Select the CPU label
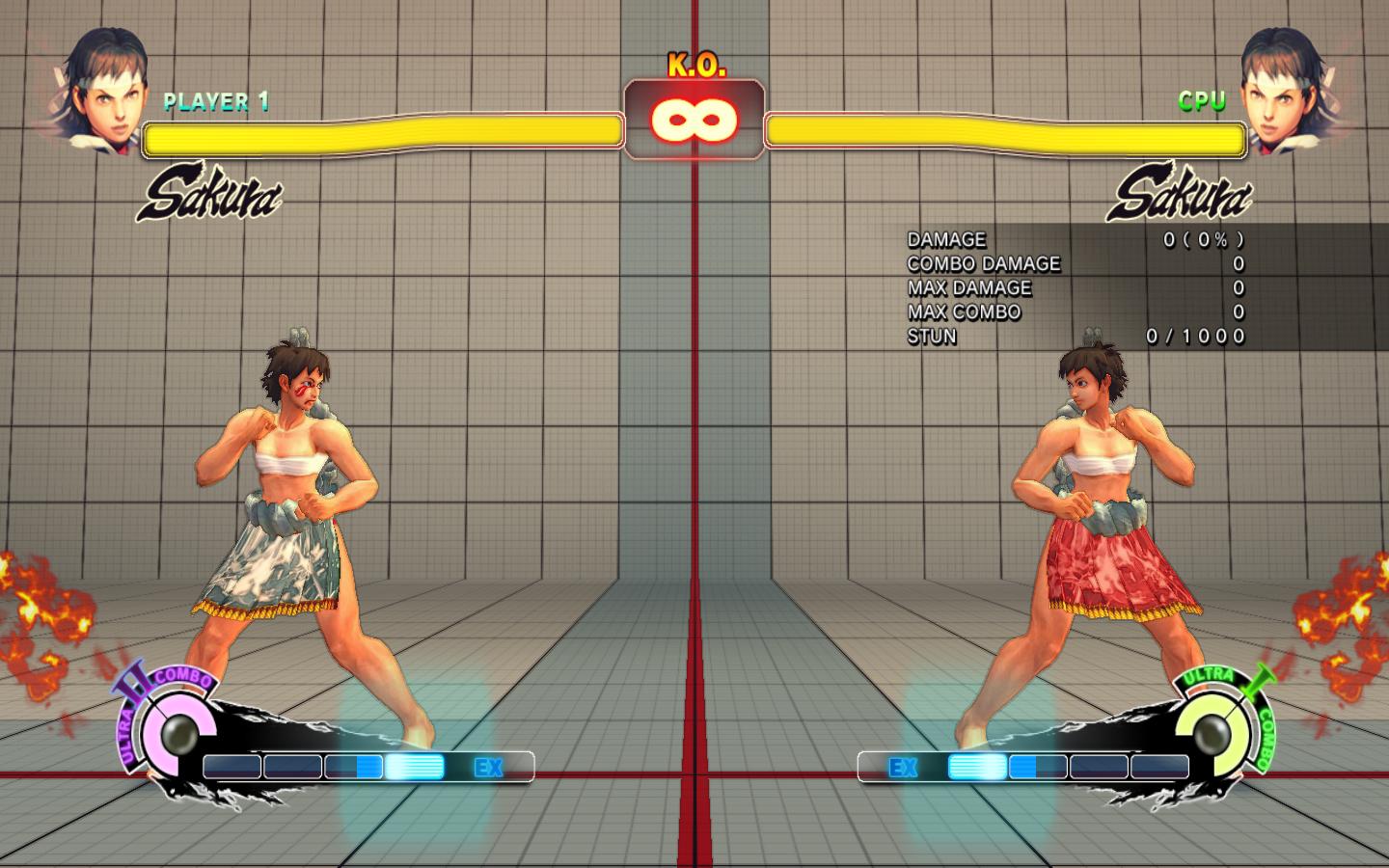 click(x=1202, y=98)
